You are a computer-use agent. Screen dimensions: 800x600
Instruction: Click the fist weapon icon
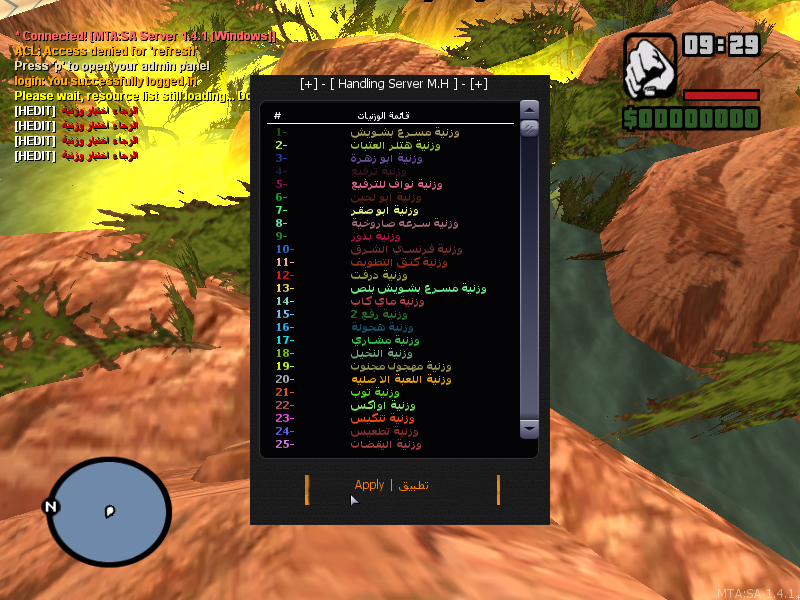tap(650, 68)
